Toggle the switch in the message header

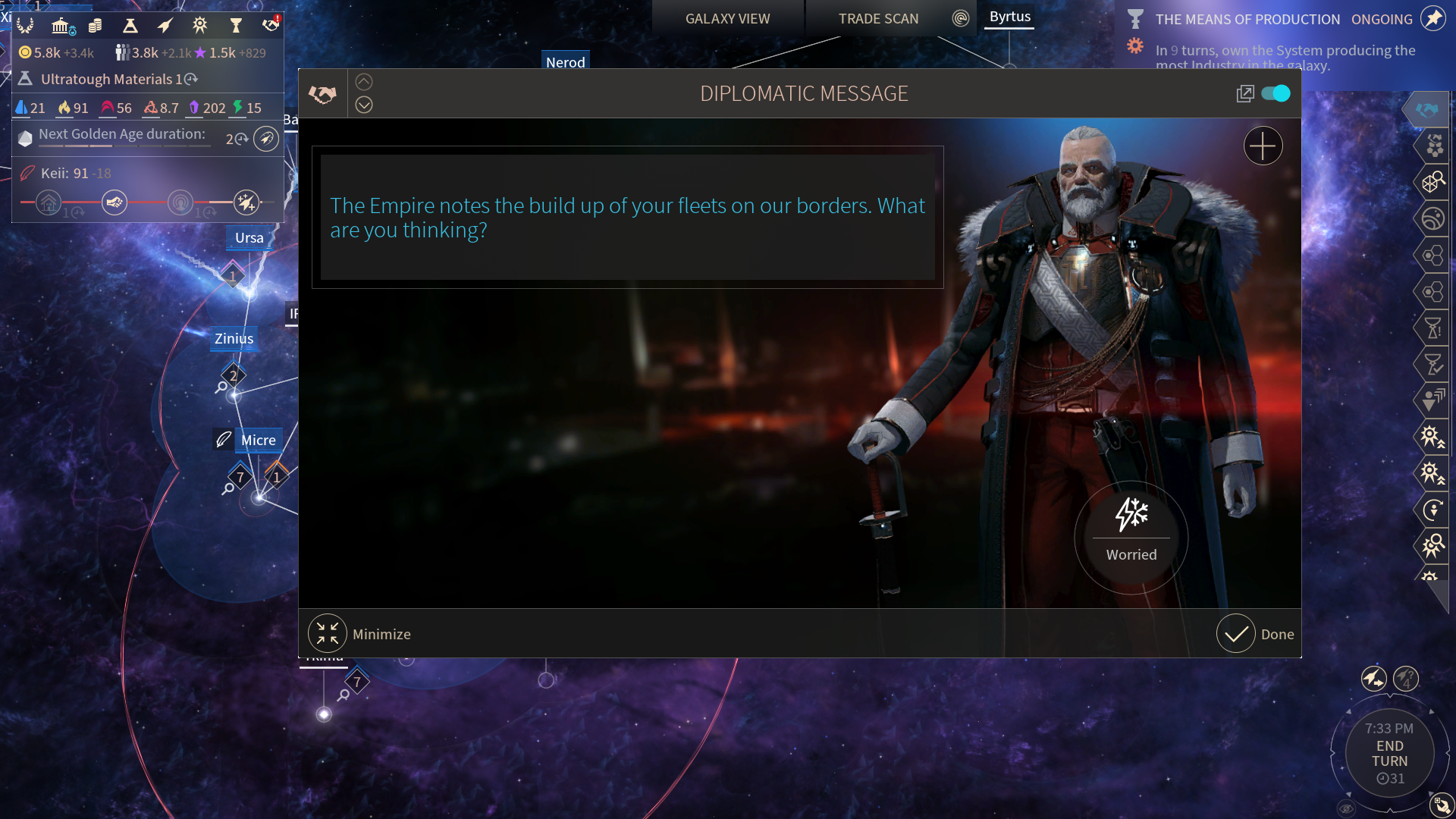pos(1276,93)
